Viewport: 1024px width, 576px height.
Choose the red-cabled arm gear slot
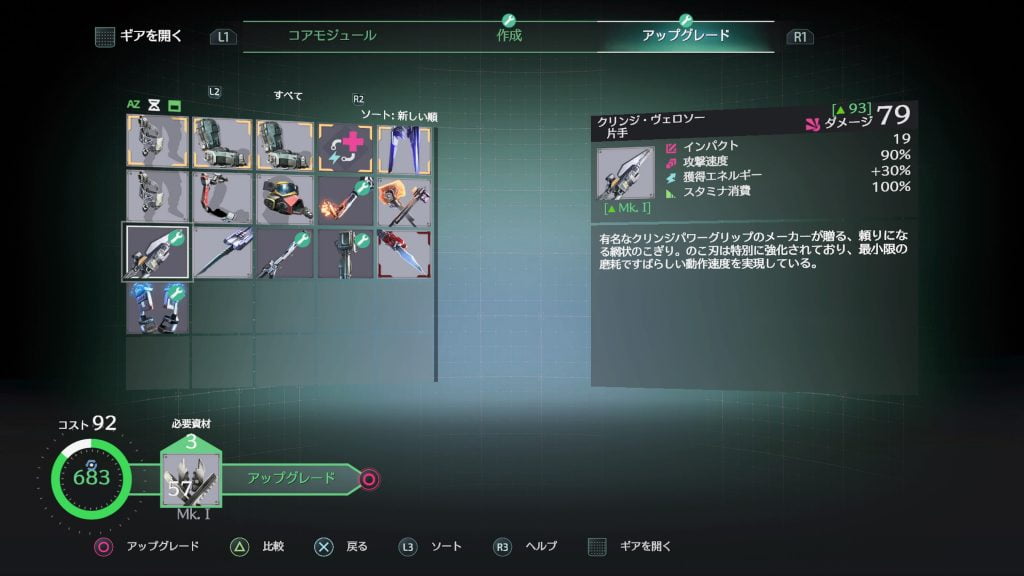tap(222, 198)
